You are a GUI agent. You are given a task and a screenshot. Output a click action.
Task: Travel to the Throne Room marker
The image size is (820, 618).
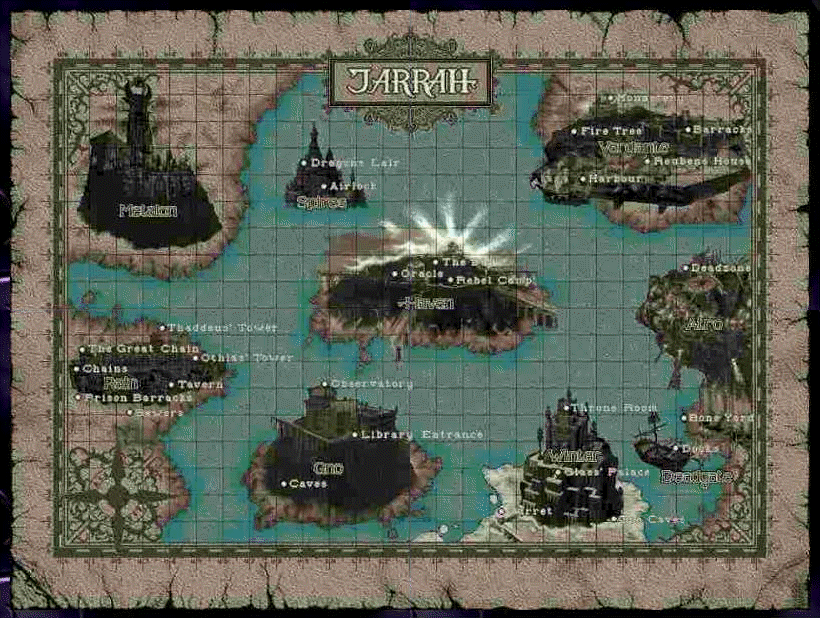[x=567, y=408]
